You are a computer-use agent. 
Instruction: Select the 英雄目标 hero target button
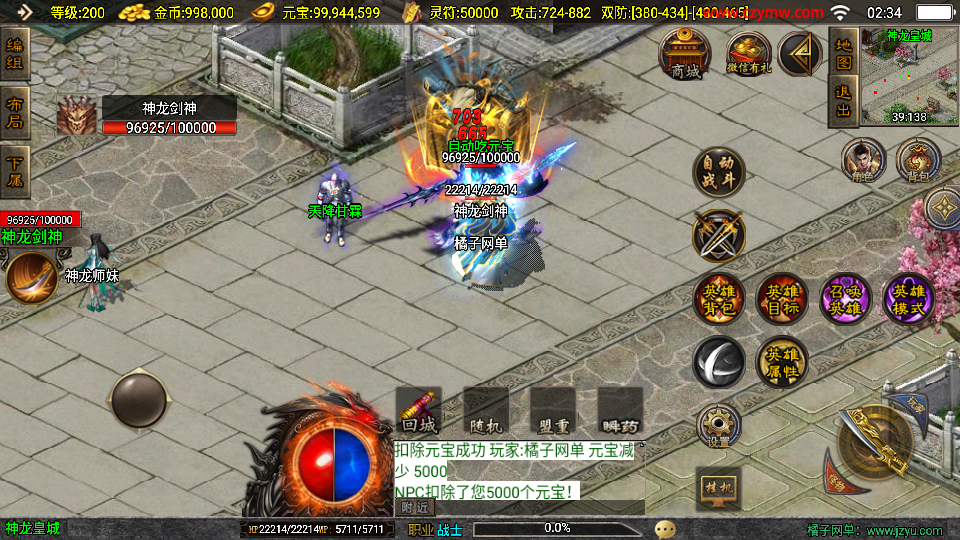[782, 298]
